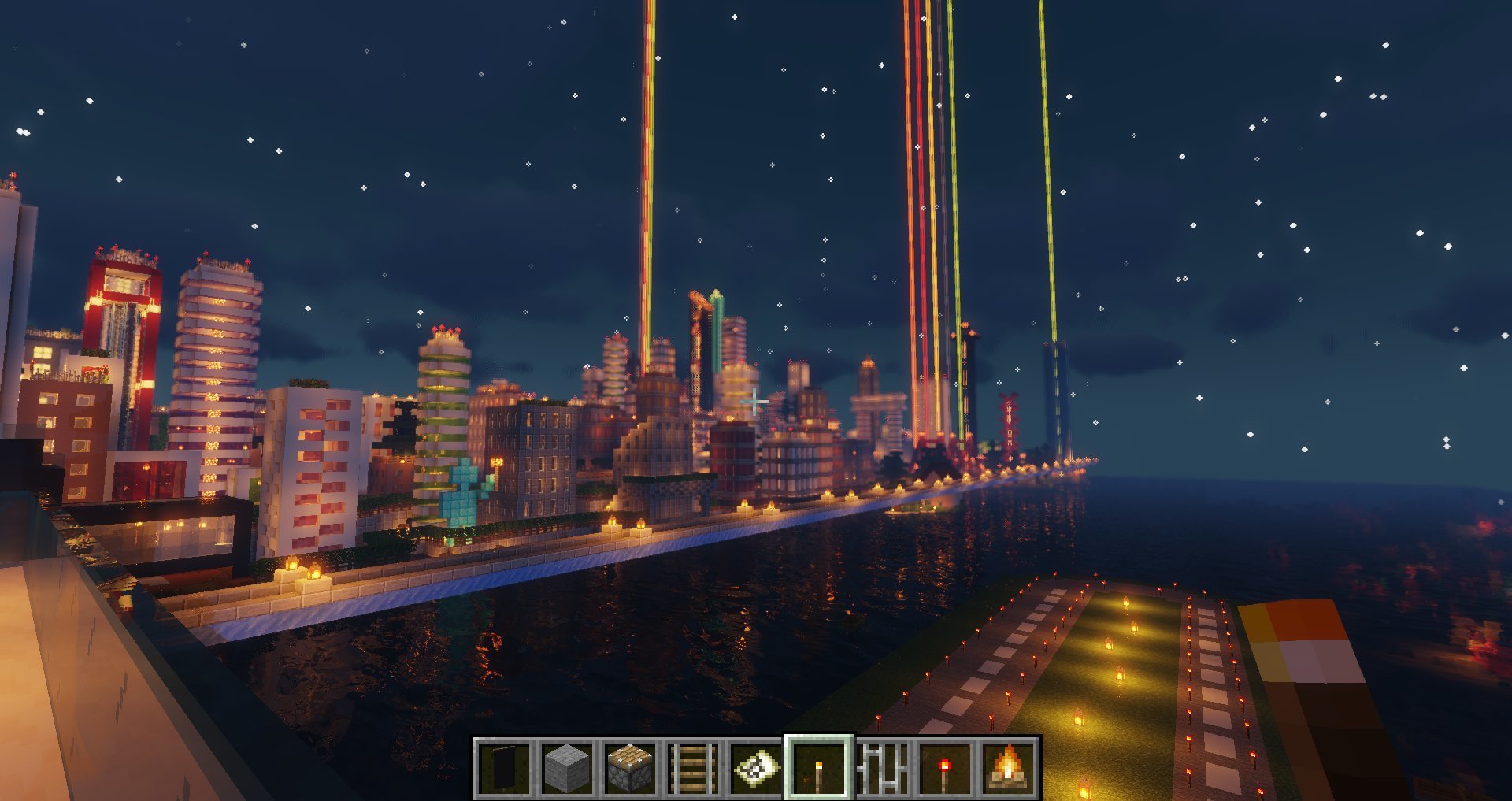
Task: Select the black banner hotbar slot
Action: pyautogui.click(x=505, y=767)
